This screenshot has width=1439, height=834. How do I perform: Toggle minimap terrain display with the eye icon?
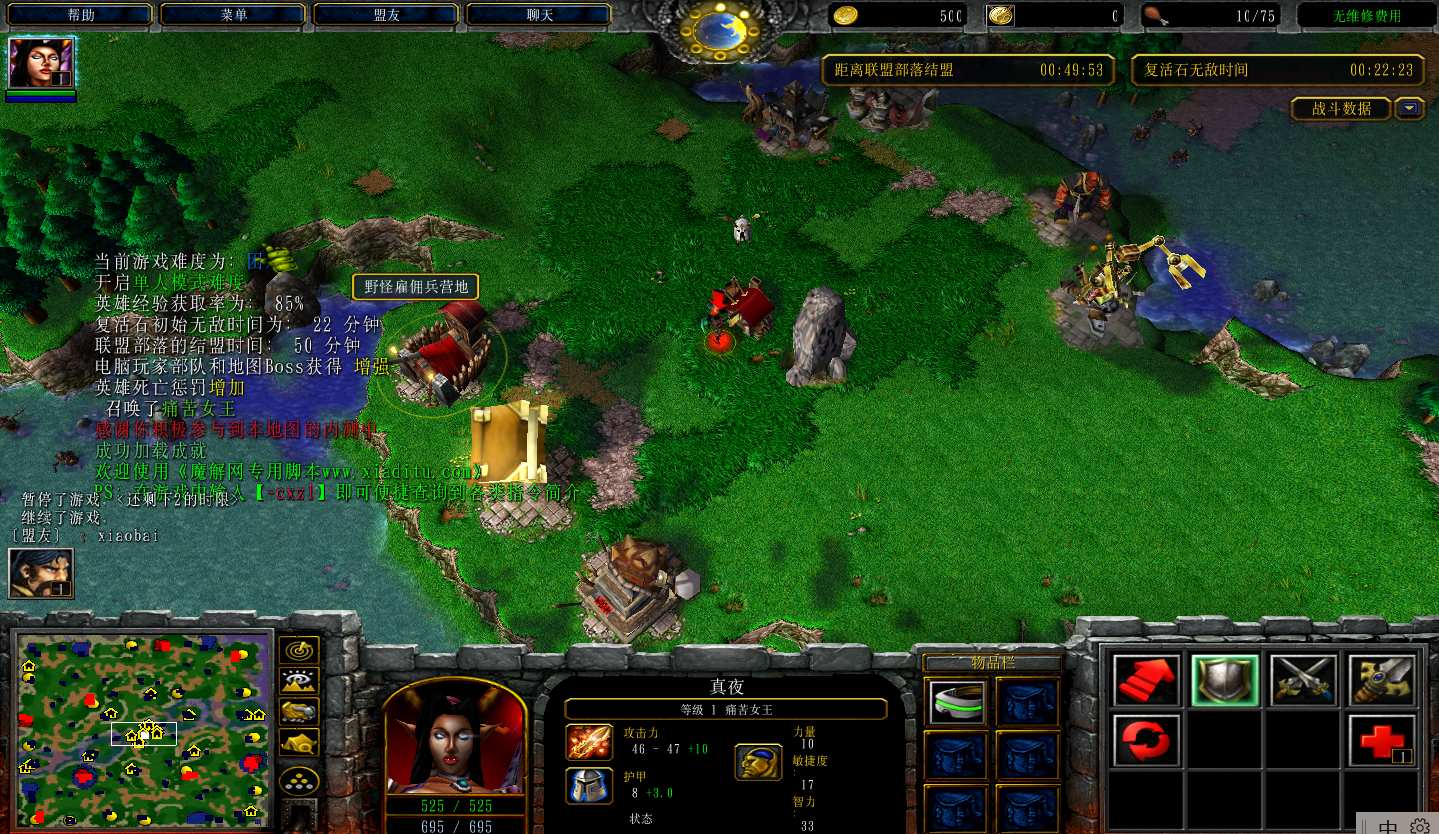pyautogui.click(x=299, y=681)
